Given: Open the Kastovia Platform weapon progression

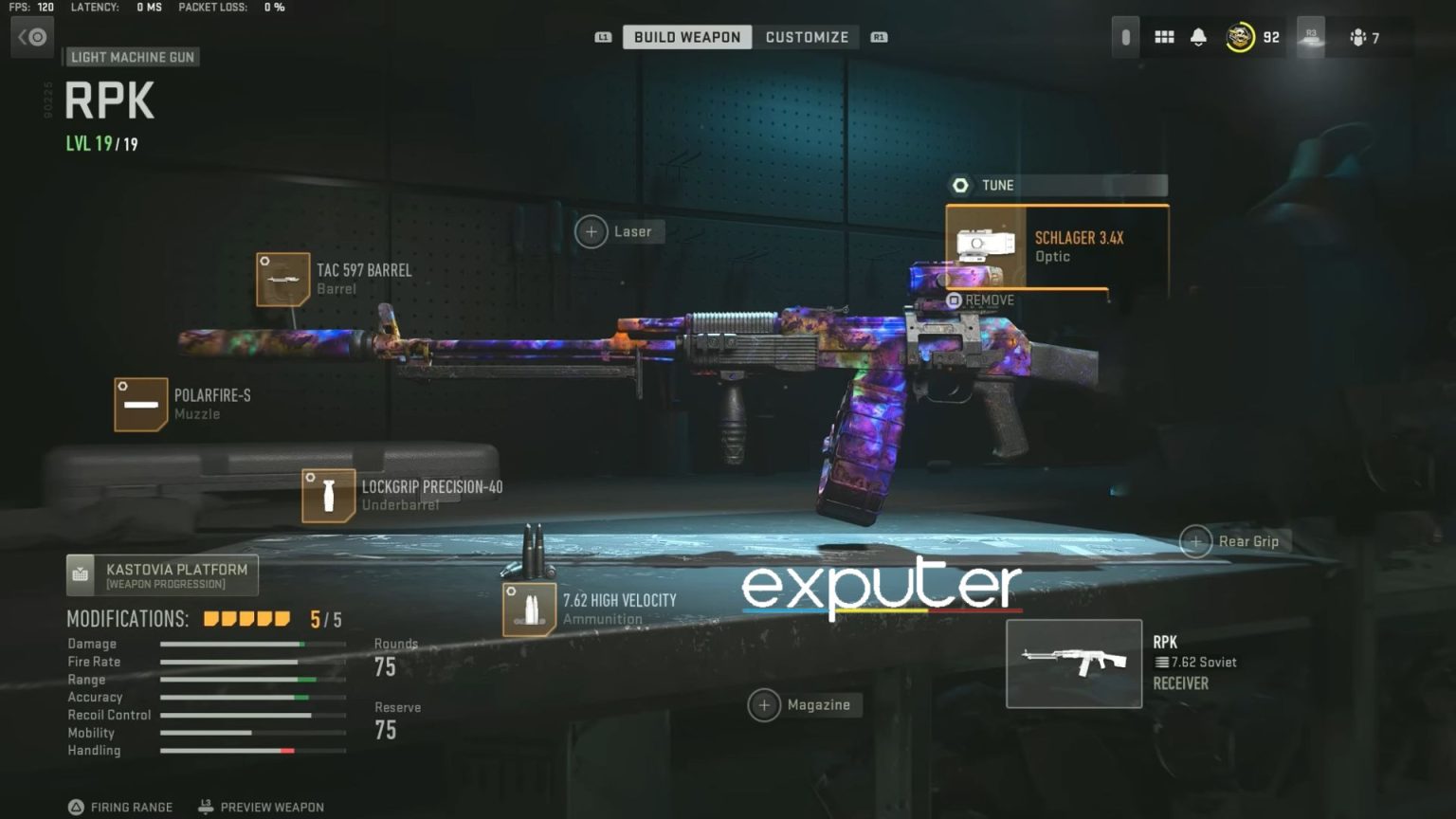Looking at the screenshot, I should 161,573.
